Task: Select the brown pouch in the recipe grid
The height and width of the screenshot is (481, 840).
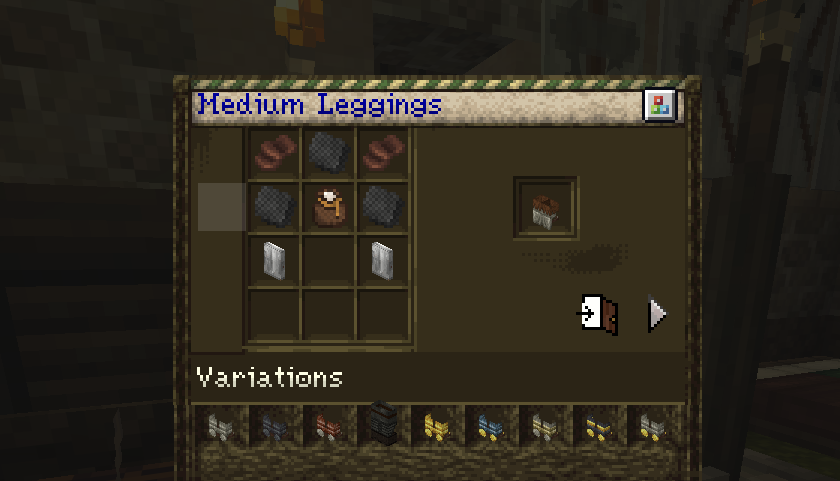Action: coord(328,207)
